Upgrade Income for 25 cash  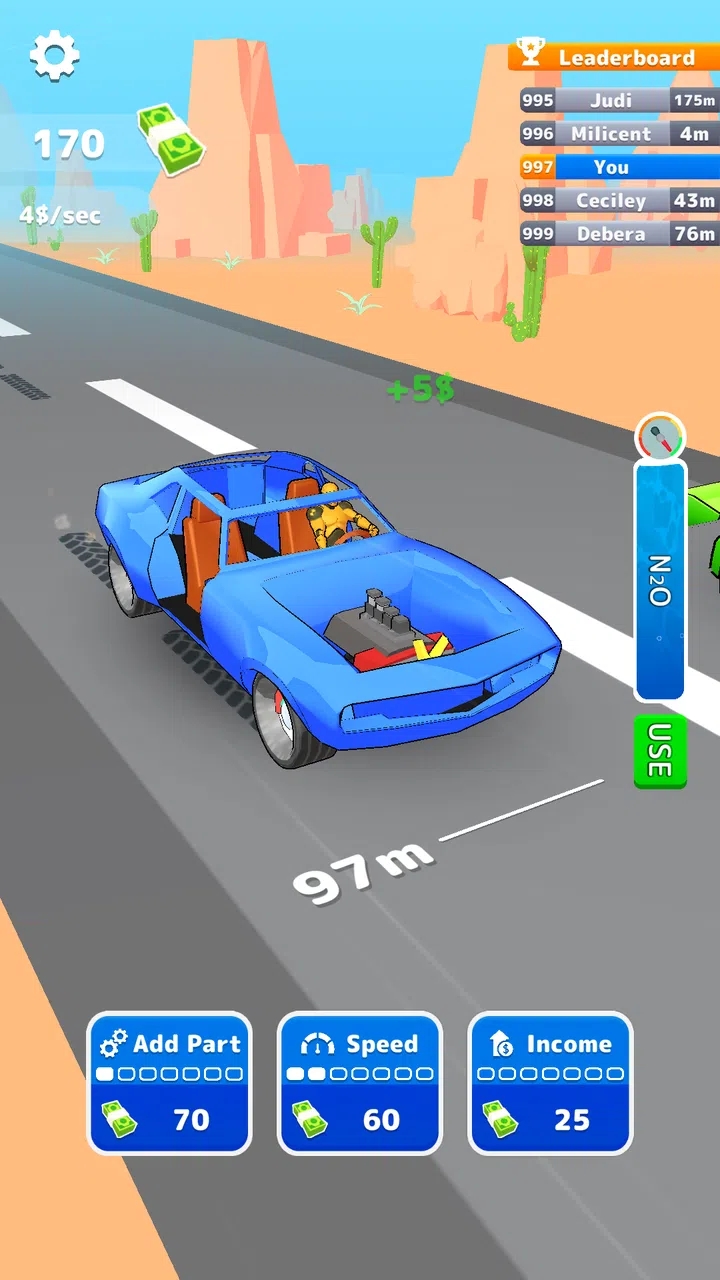(x=550, y=1083)
